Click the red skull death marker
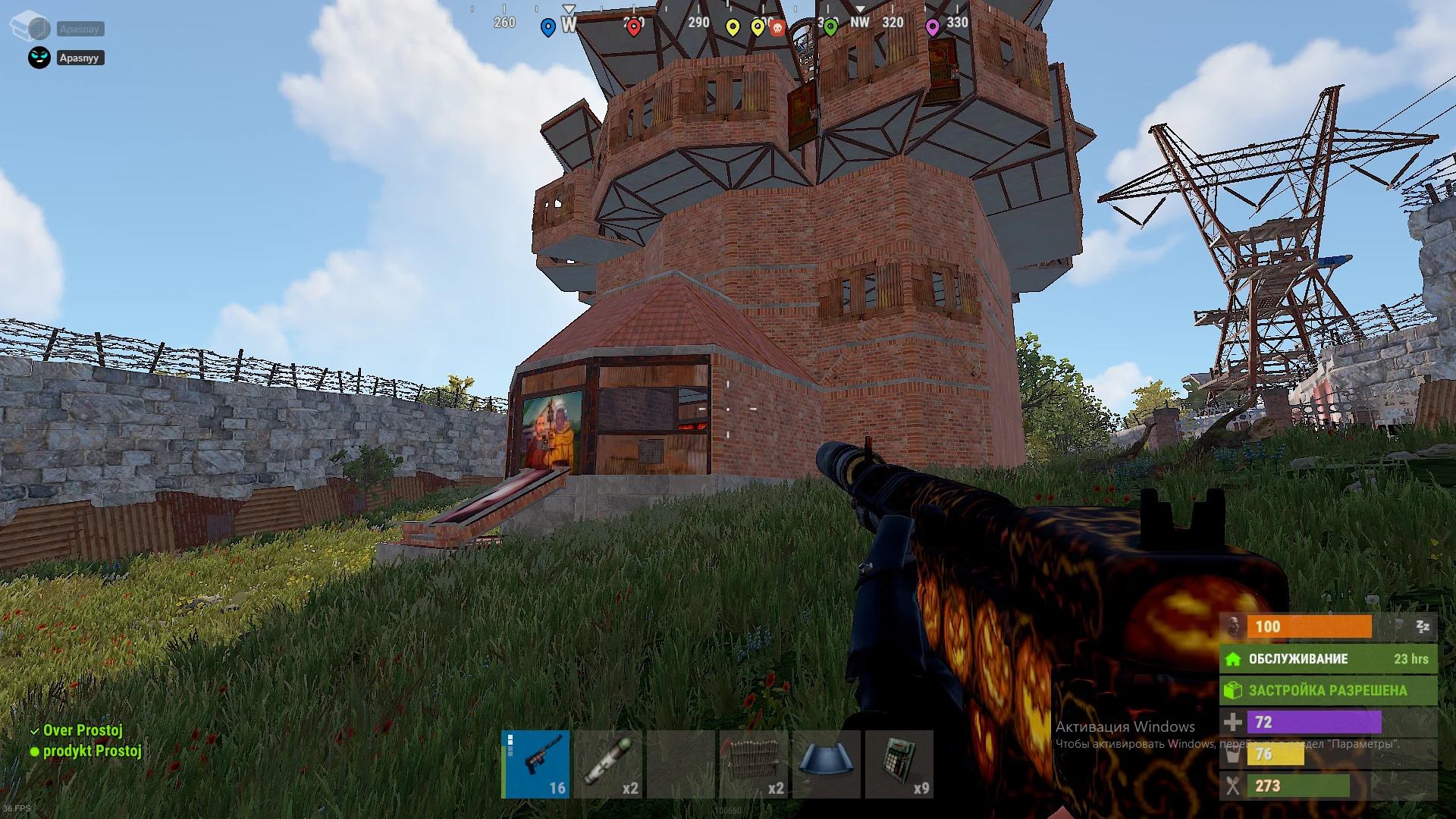 [777, 28]
